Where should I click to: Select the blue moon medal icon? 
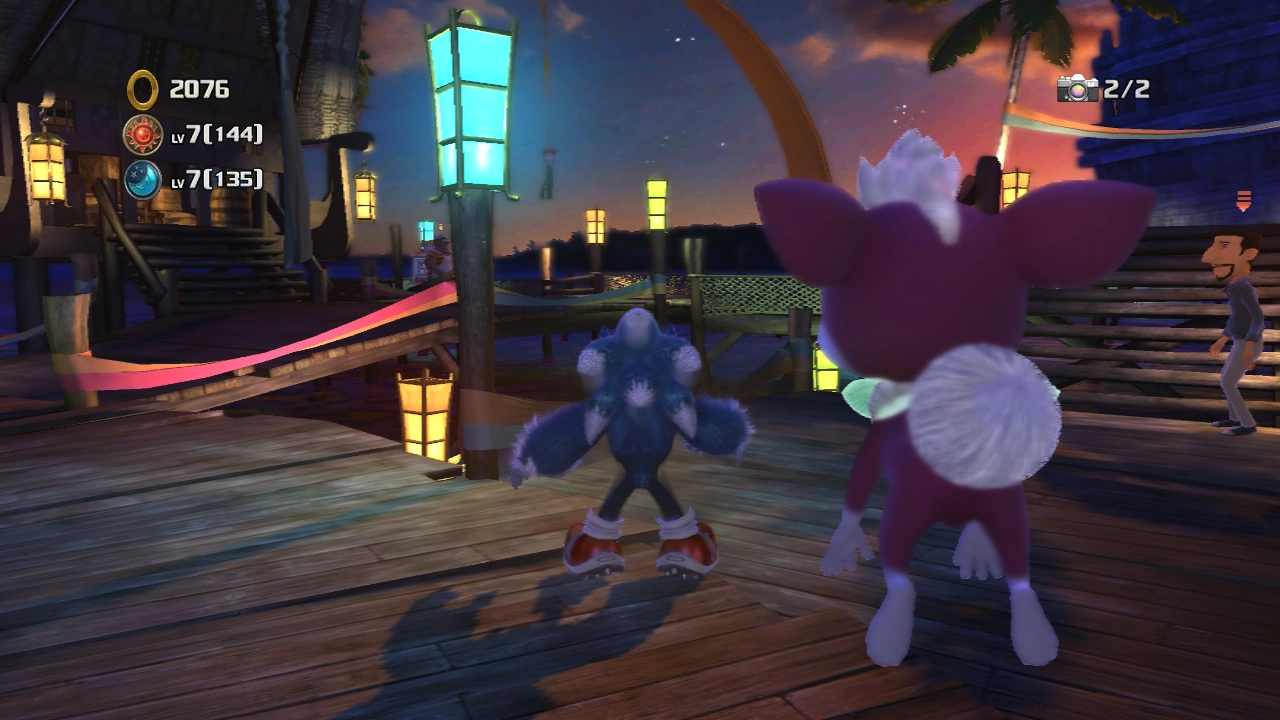tap(143, 179)
